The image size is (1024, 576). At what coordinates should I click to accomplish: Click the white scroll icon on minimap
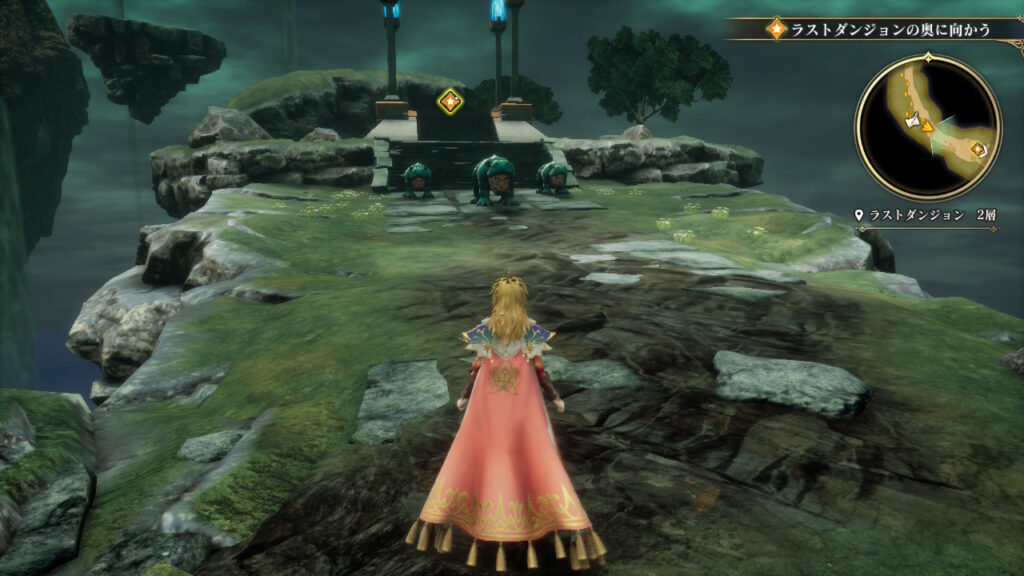911,119
